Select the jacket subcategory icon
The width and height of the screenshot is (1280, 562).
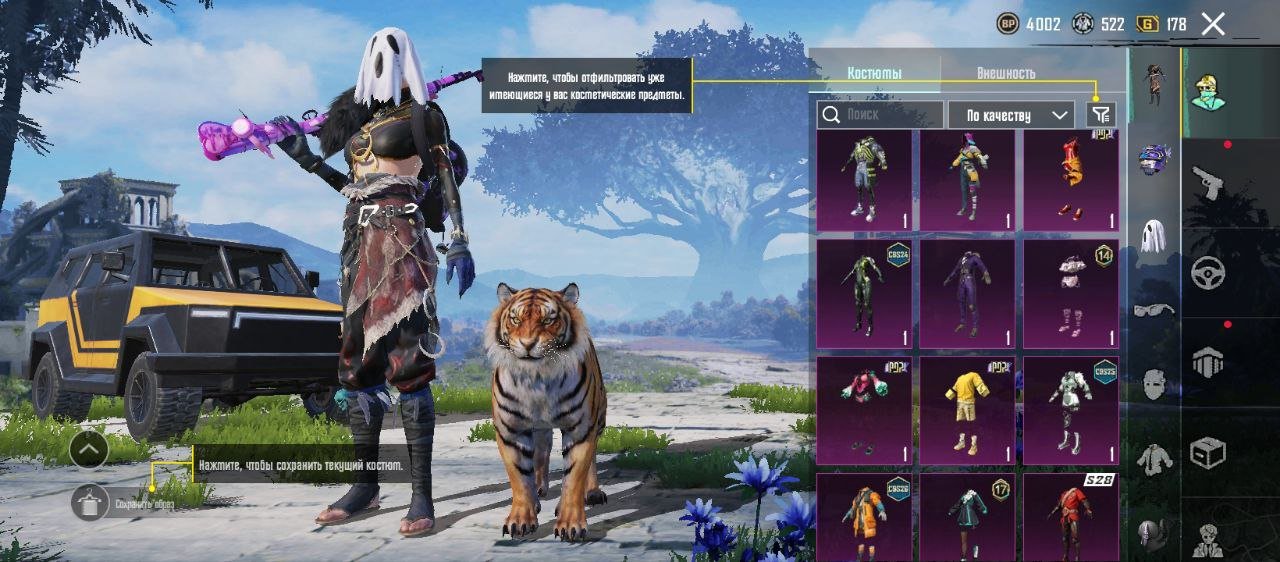(x=1153, y=459)
